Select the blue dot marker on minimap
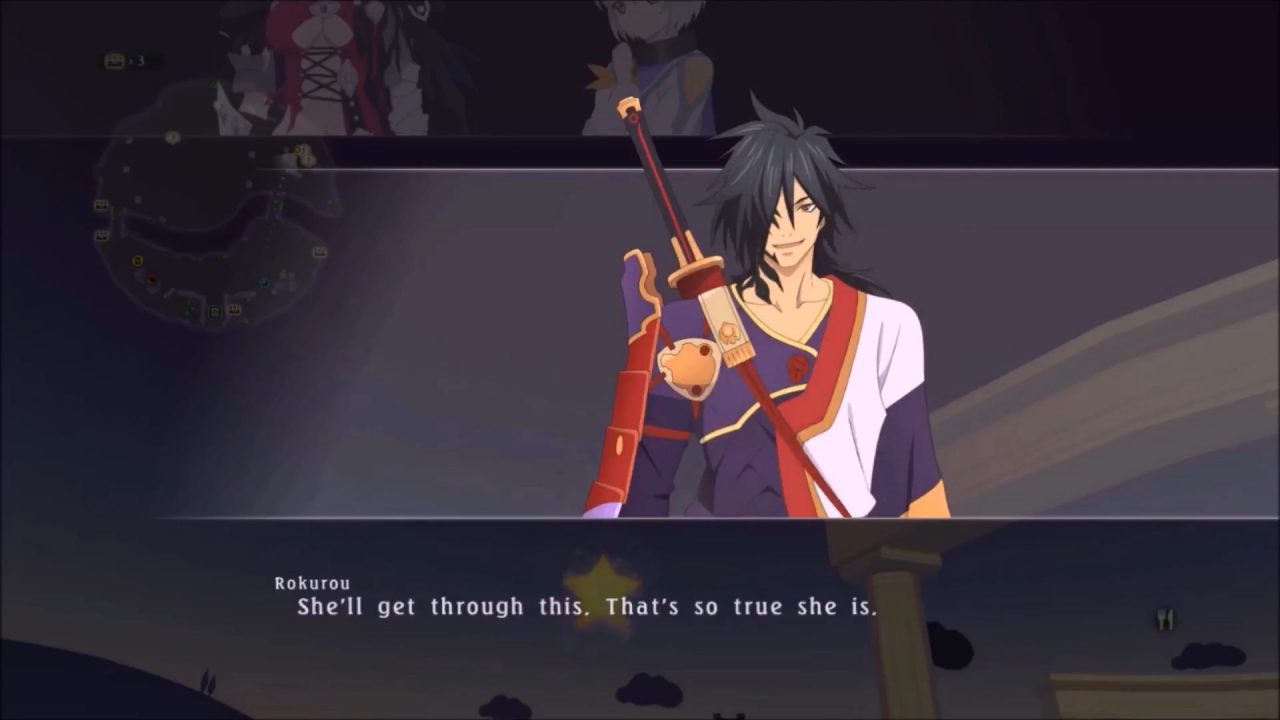1280x720 pixels. click(x=262, y=282)
